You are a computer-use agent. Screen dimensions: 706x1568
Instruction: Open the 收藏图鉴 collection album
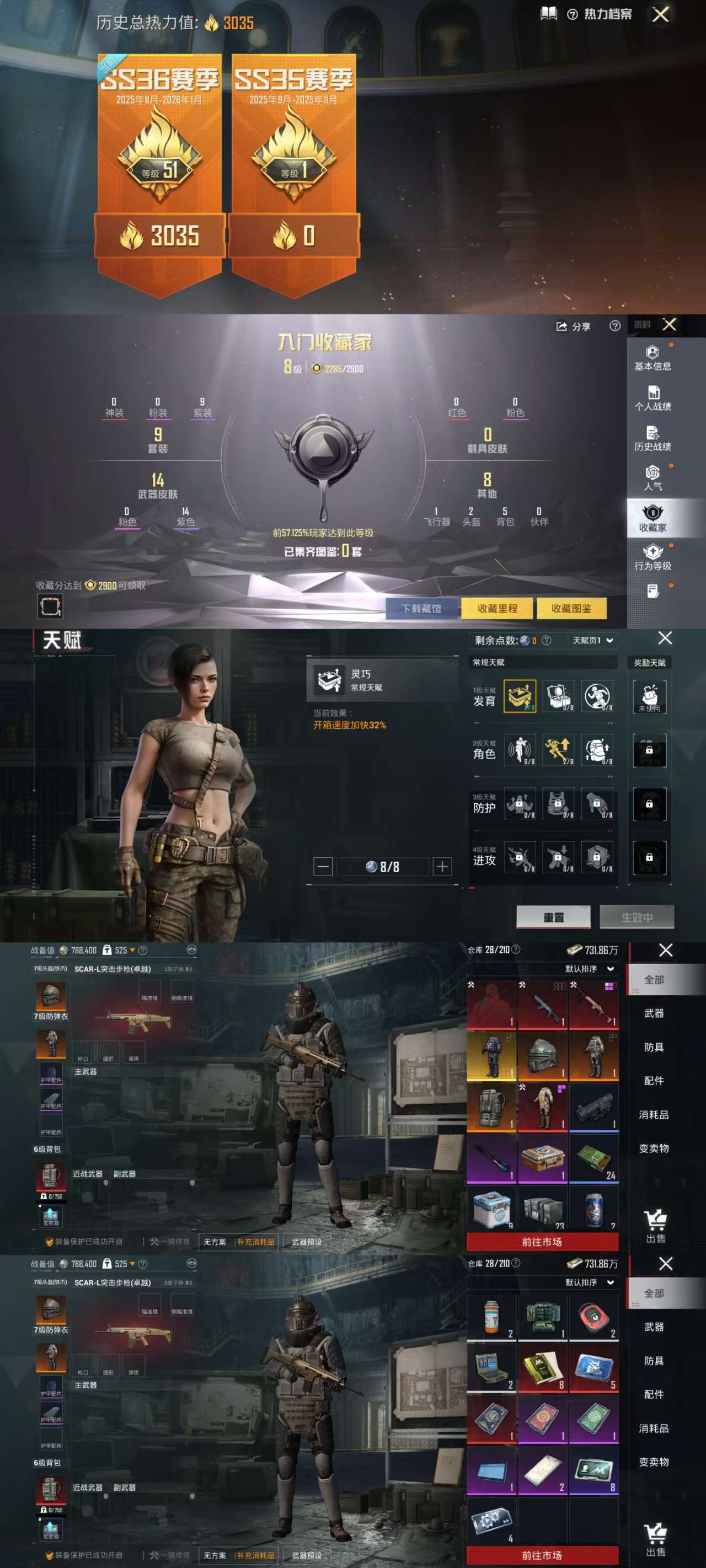(x=571, y=608)
